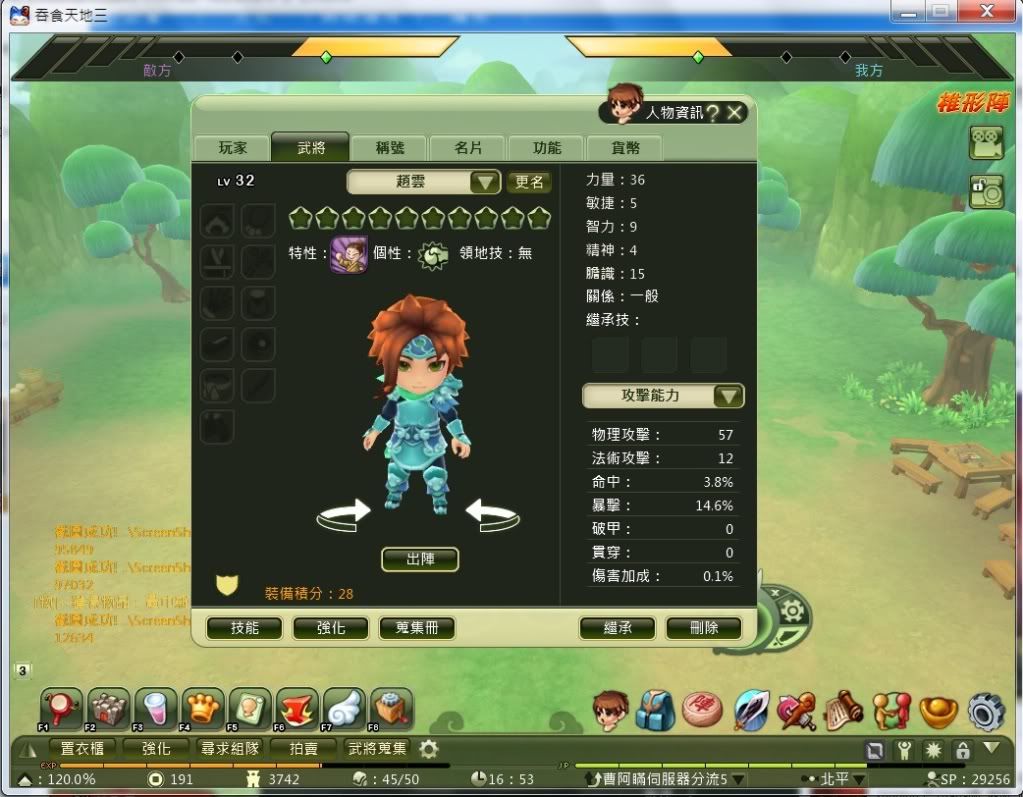The height and width of the screenshot is (797, 1023).
Task: Open the 趙雲 general dropdown
Action: 485,182
